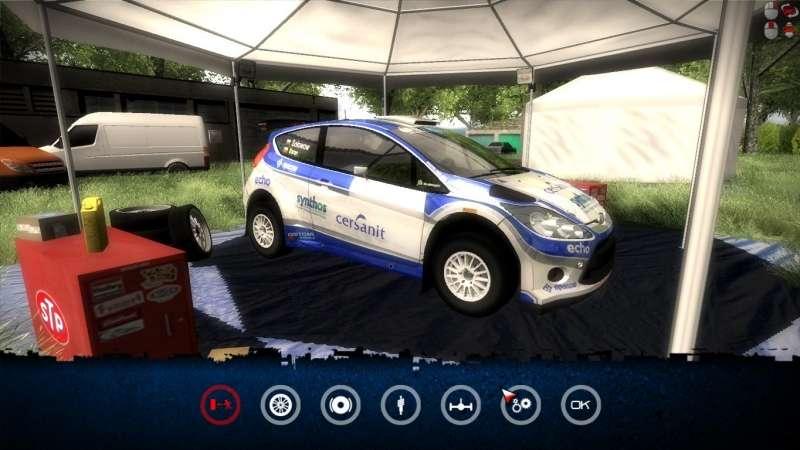Screen dimensions: 800x450
Task: Choose the brake disc setup icon
Action: click(x=341, y=405)
